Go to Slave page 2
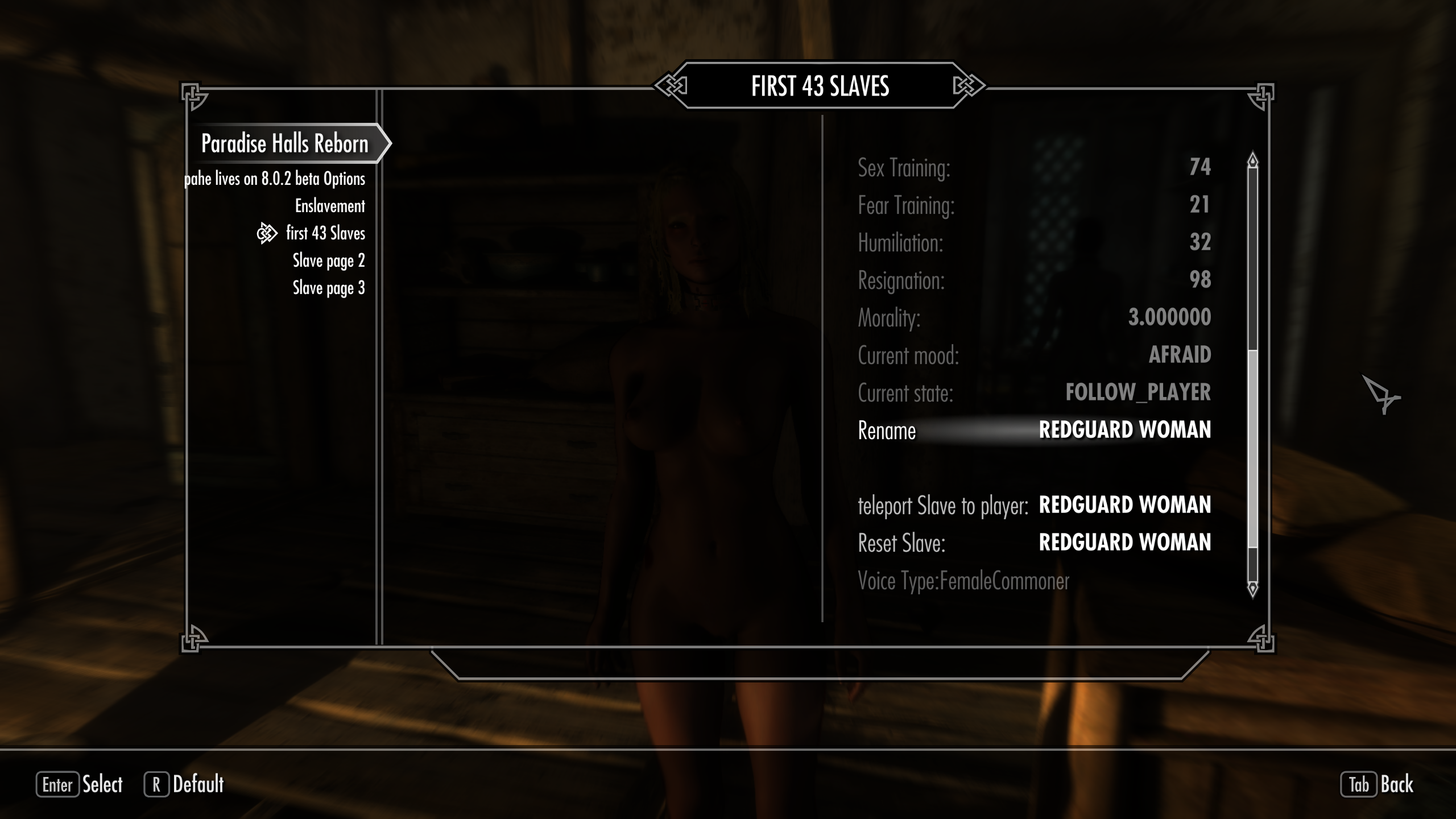The height and width of the screenshot is (819, 1456). (x=329, y=260)
